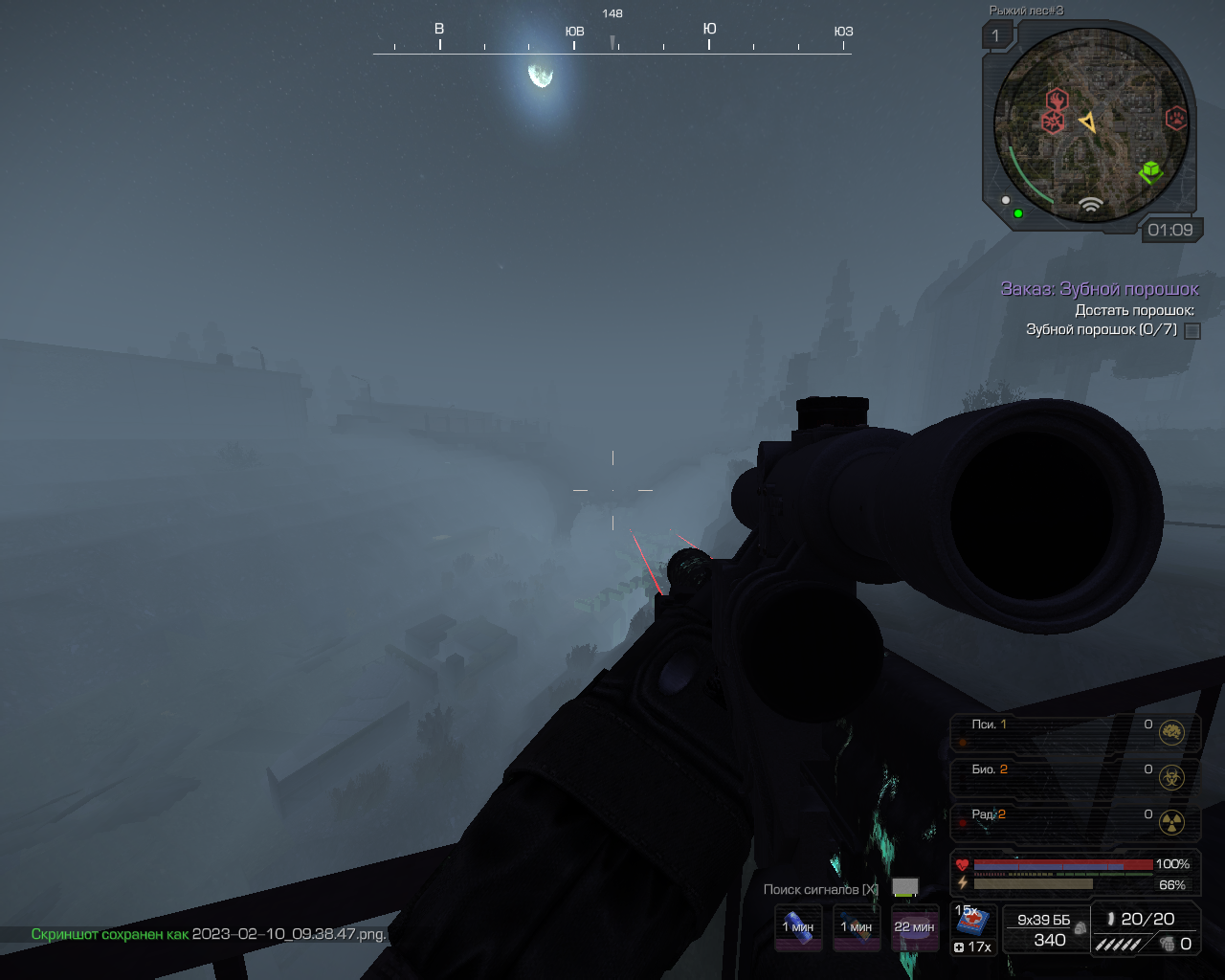
Task: Open the circular minimap
Action: coord(1090,124)
